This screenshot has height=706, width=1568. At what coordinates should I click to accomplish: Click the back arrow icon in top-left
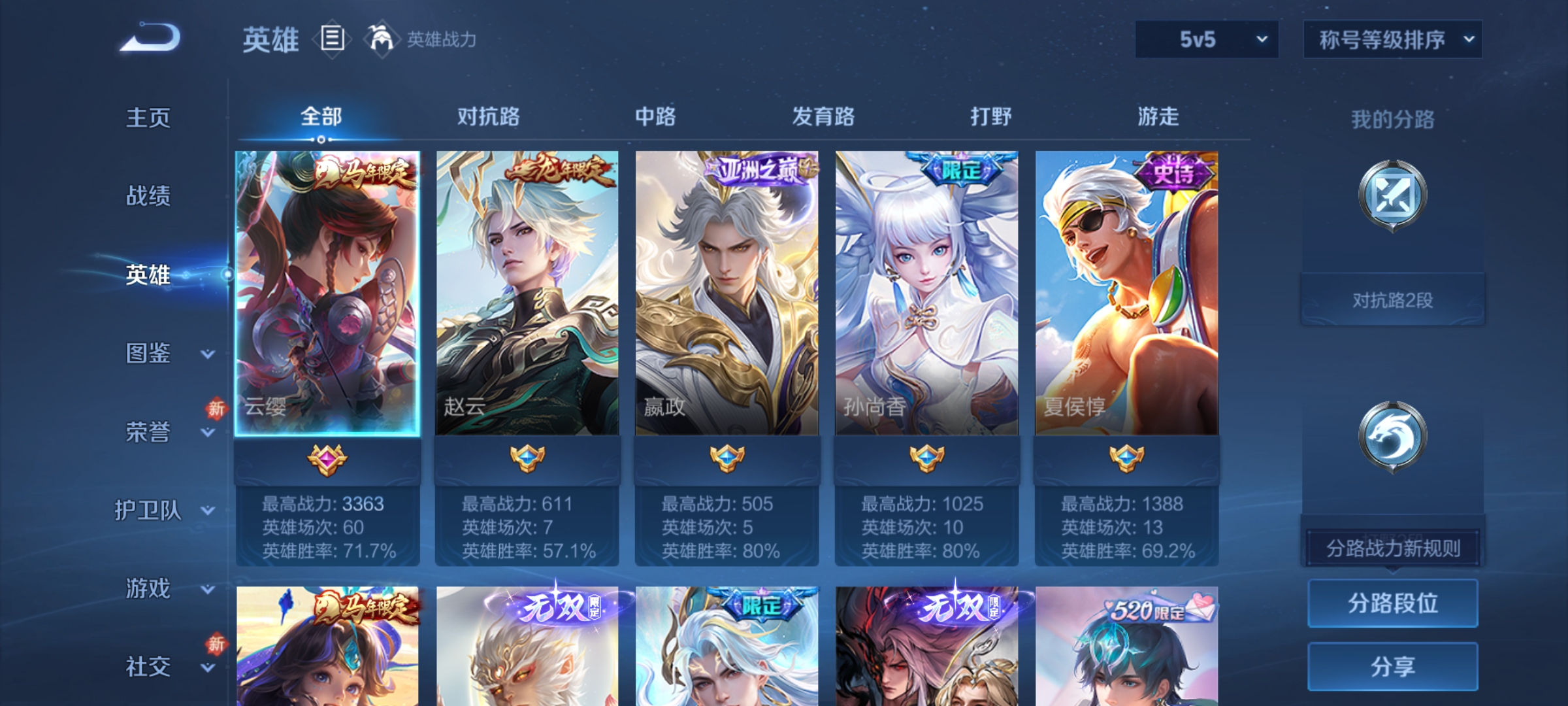point(147,36)
